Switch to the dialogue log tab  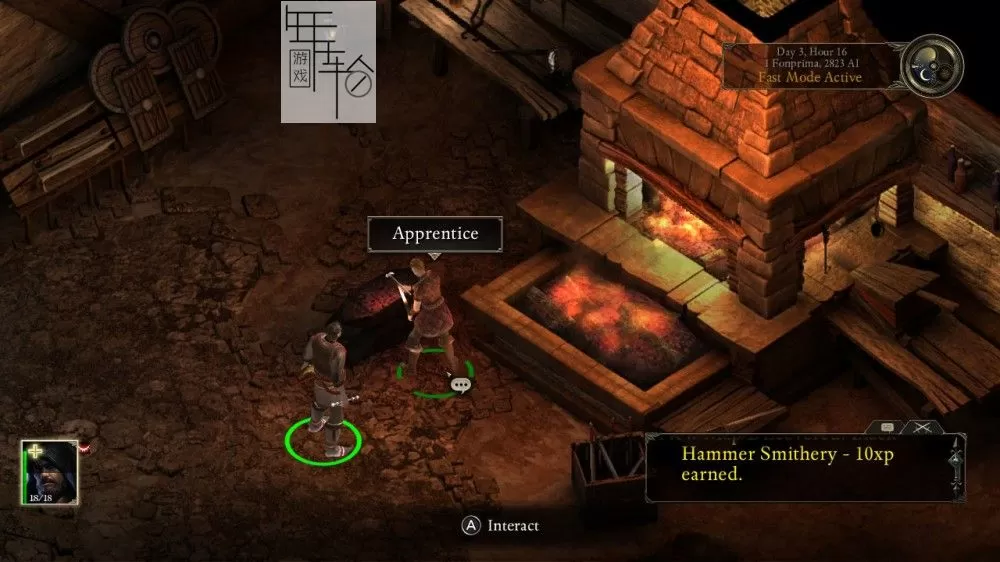(x=887, y=428)
